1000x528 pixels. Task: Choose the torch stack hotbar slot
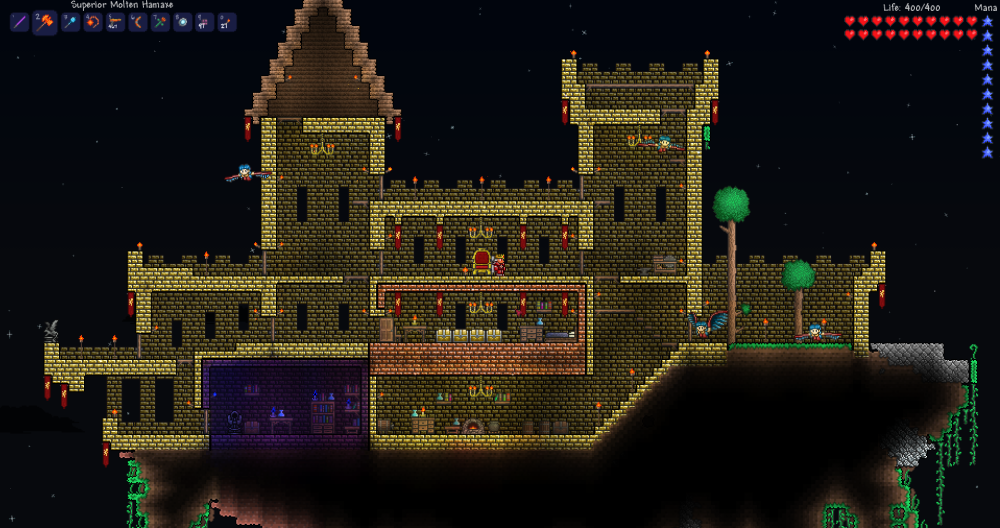click(227, 22)
